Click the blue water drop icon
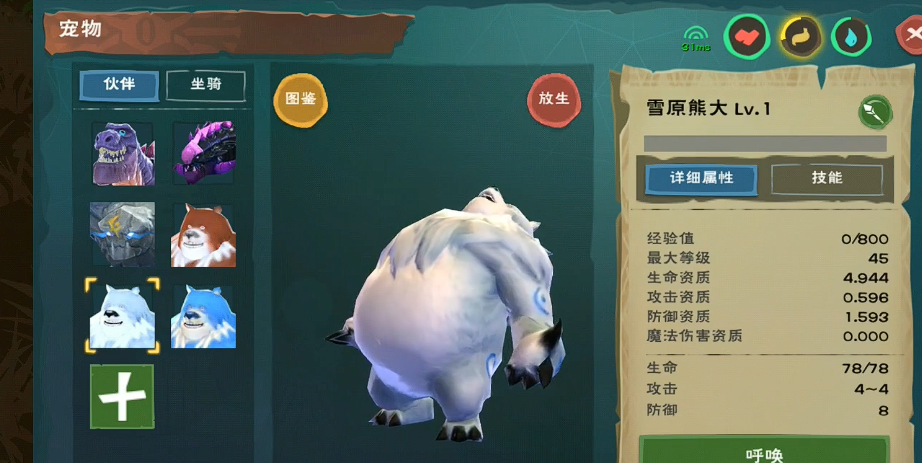This screenshot has height=463, width=922. click(851, 38)
